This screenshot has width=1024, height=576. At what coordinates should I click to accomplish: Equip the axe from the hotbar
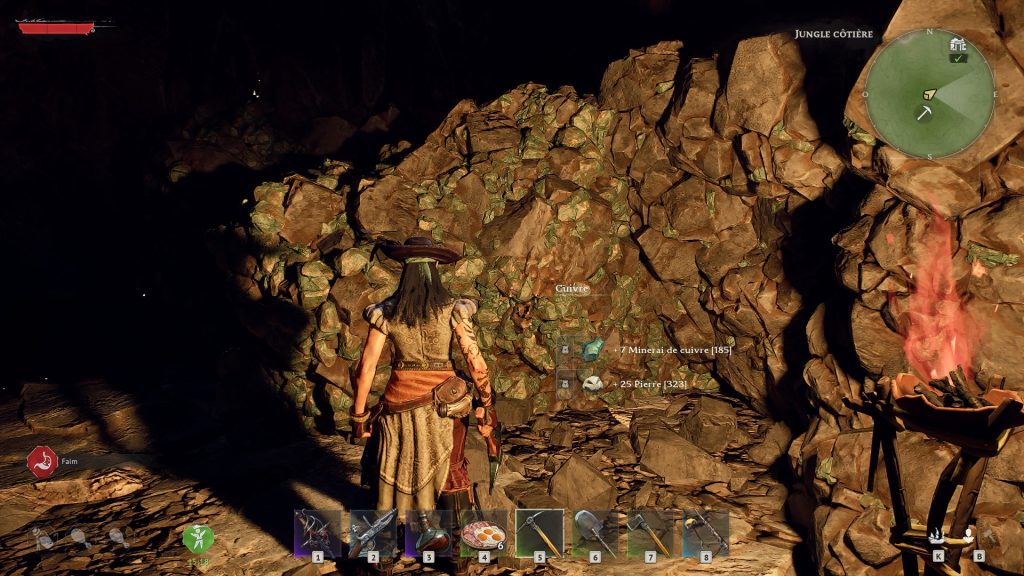point(651,532)
